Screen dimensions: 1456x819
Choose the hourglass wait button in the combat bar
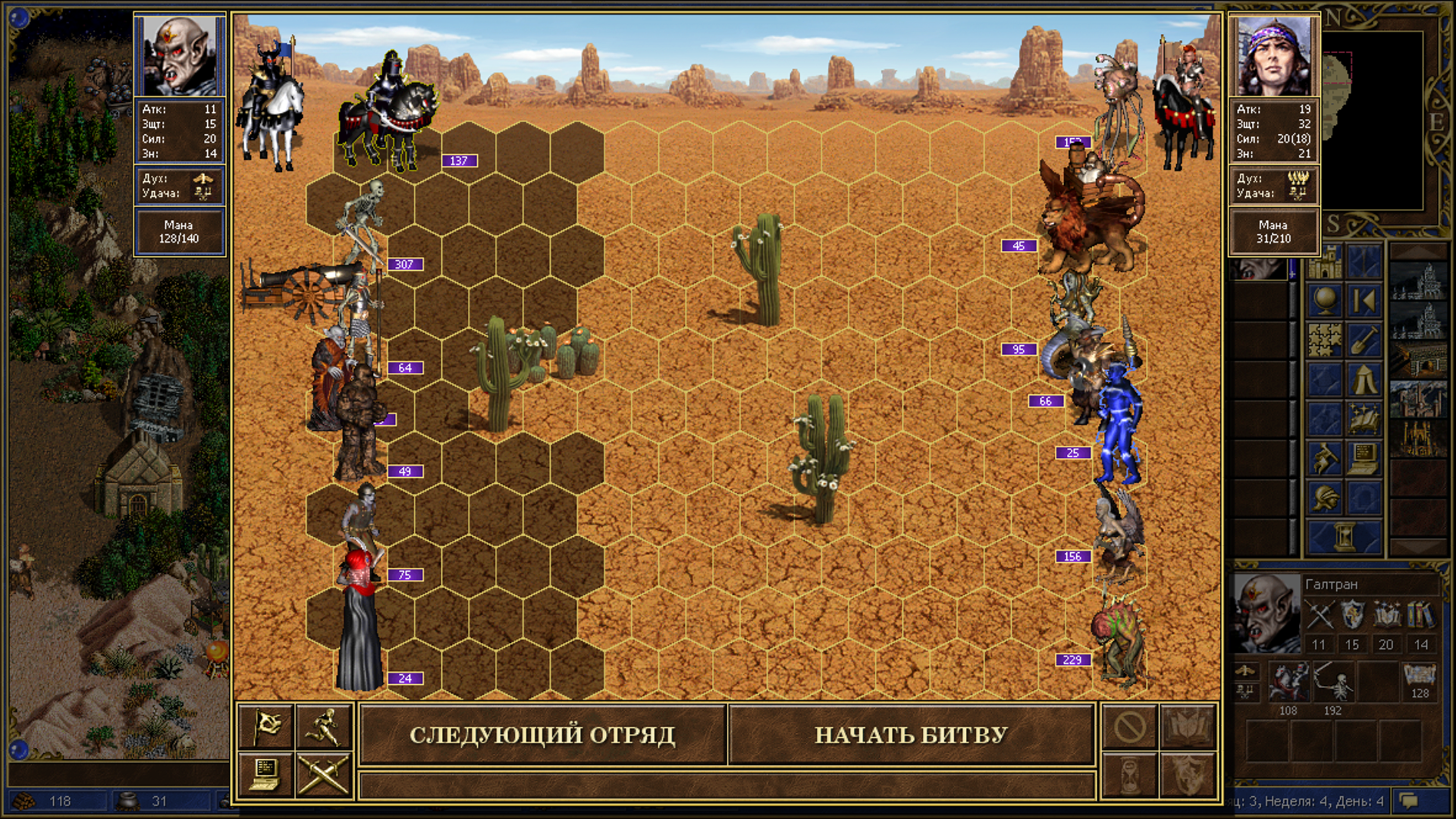click(1129, 774)
